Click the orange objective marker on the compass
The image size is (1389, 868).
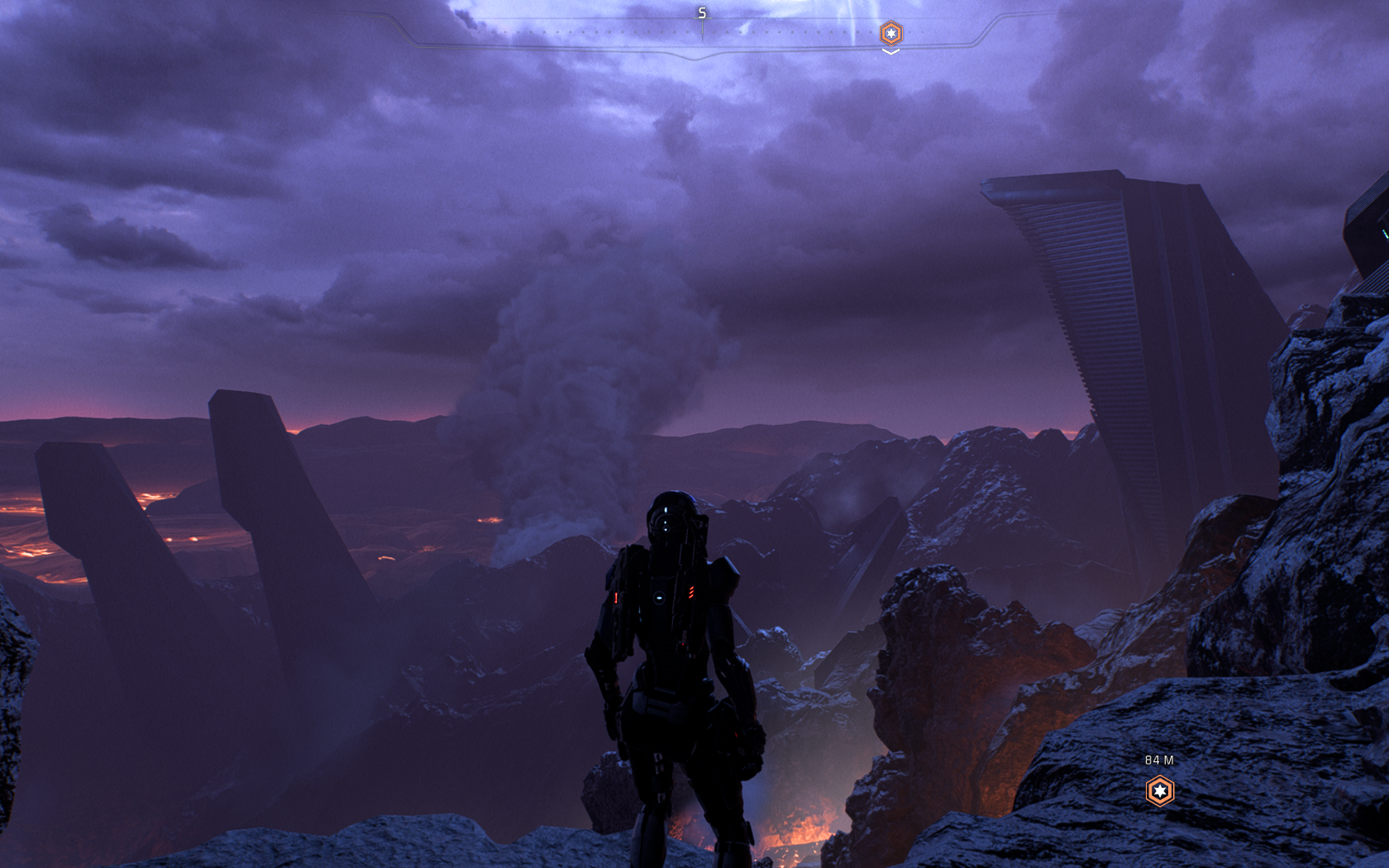pos(890,33)
